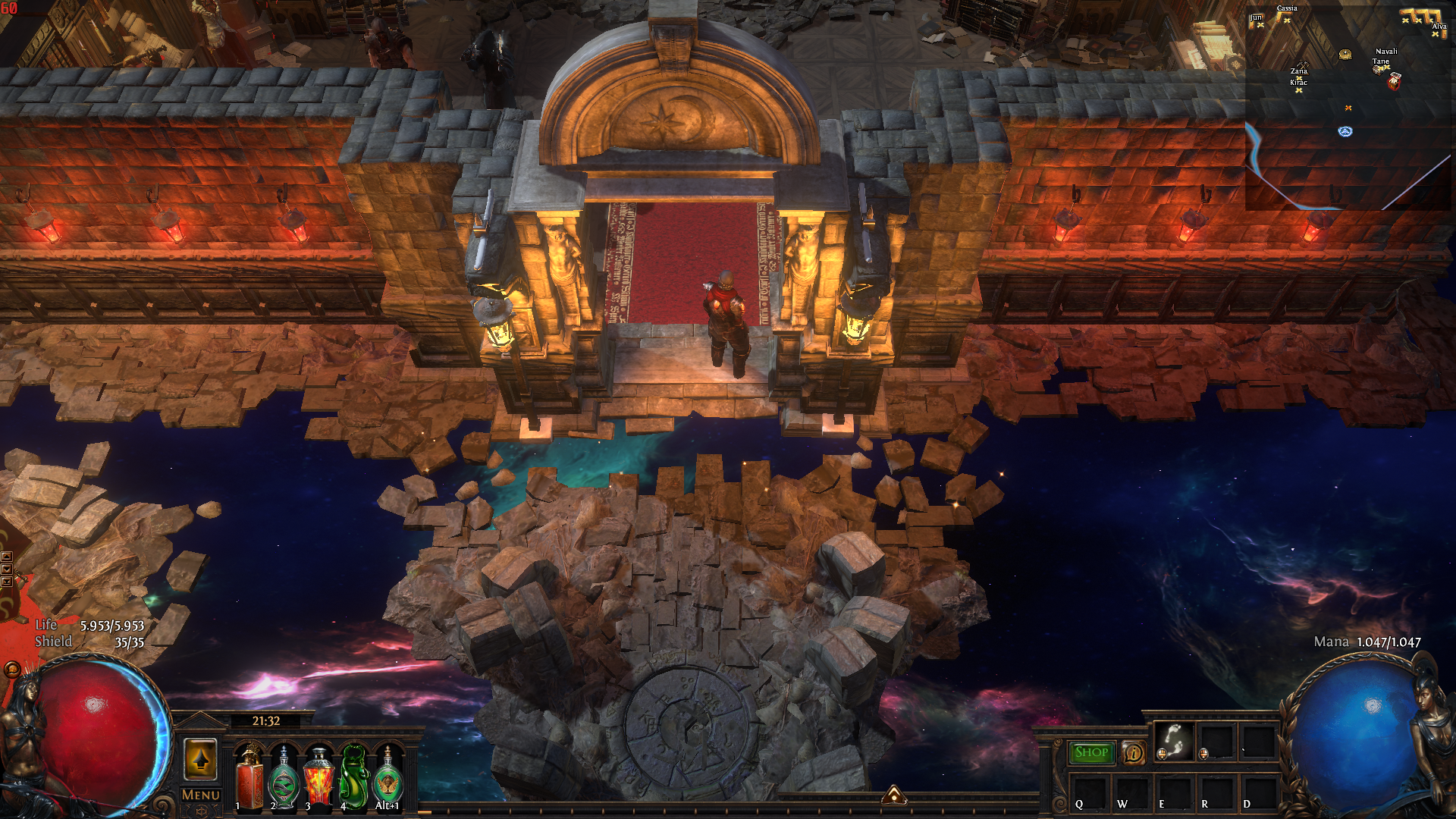Use the red life flask
This screenshot has height=819, width=1456.
click(x=249, y=778)
